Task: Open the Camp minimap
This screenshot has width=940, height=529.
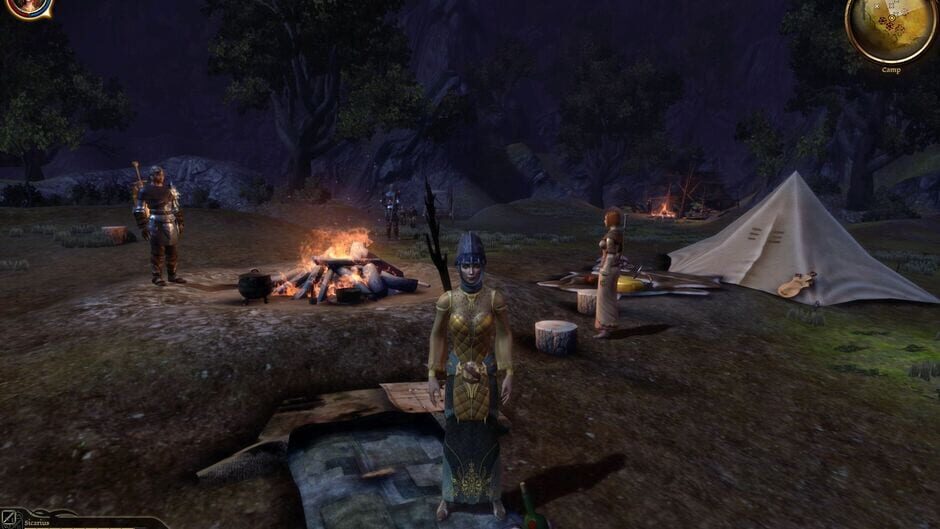Action: coord(891,28)
